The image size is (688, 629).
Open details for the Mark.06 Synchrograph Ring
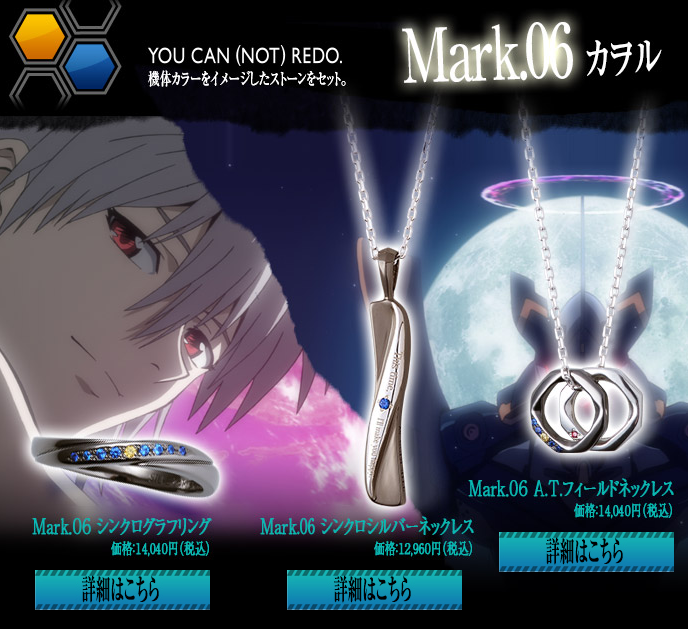tap(122, 589)
